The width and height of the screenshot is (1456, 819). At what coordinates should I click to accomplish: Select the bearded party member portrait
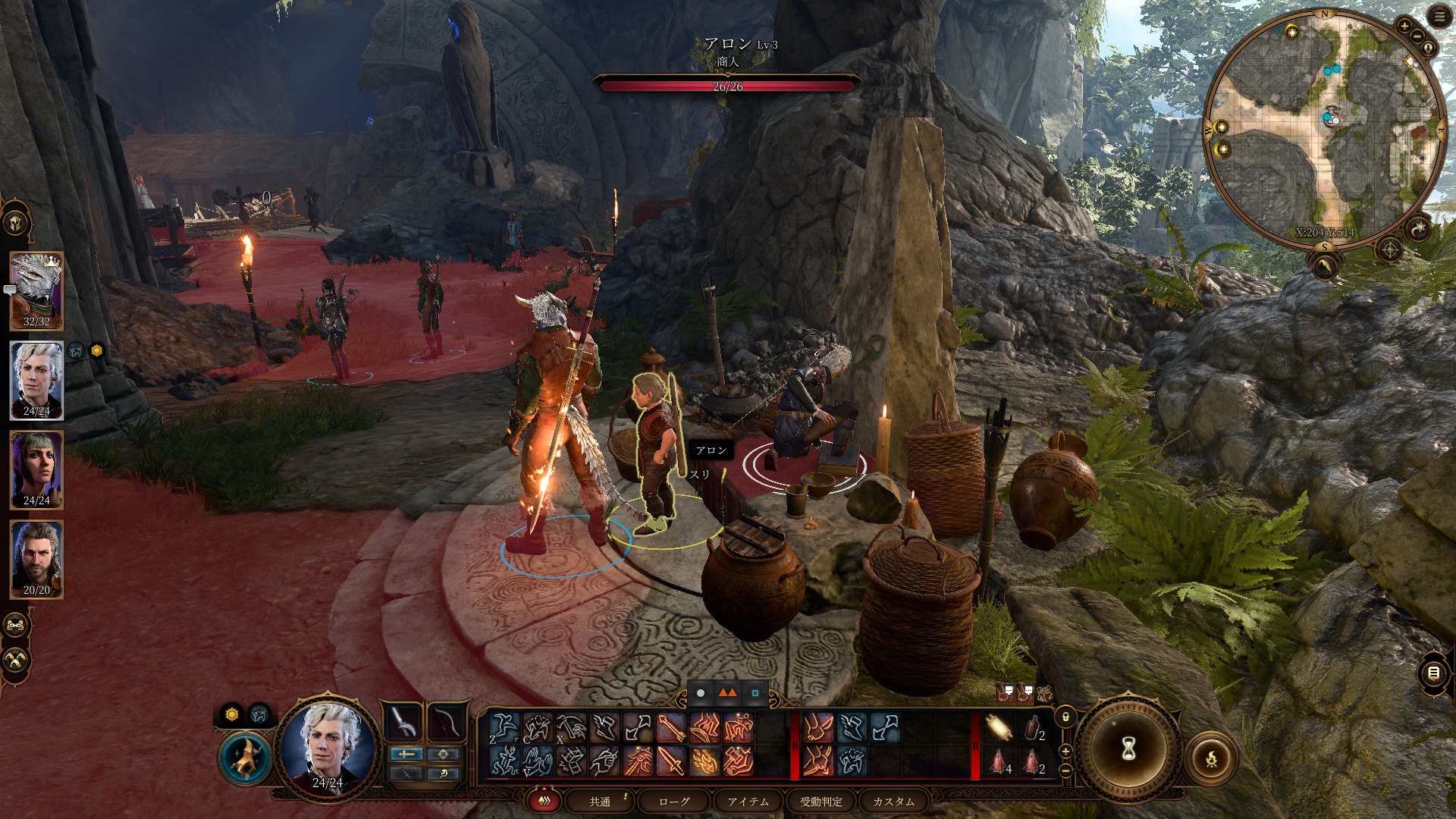click(x=36, y=557)
